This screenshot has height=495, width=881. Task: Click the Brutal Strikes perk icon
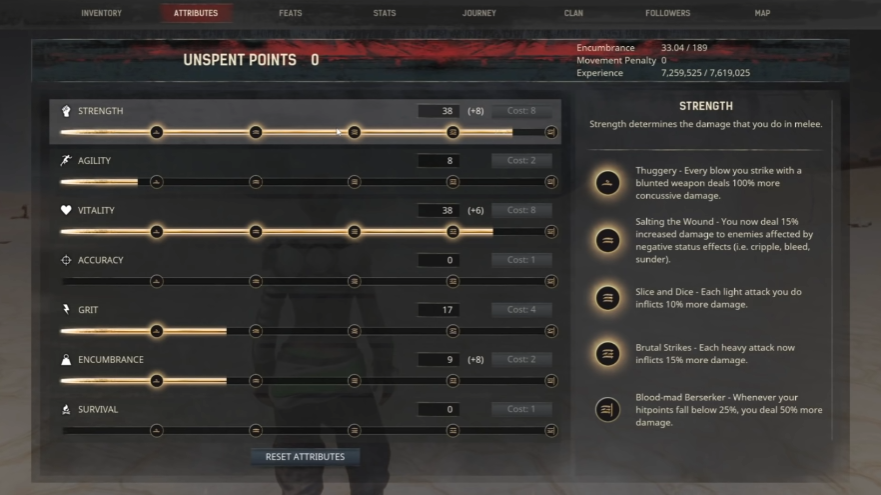(606, 353)
